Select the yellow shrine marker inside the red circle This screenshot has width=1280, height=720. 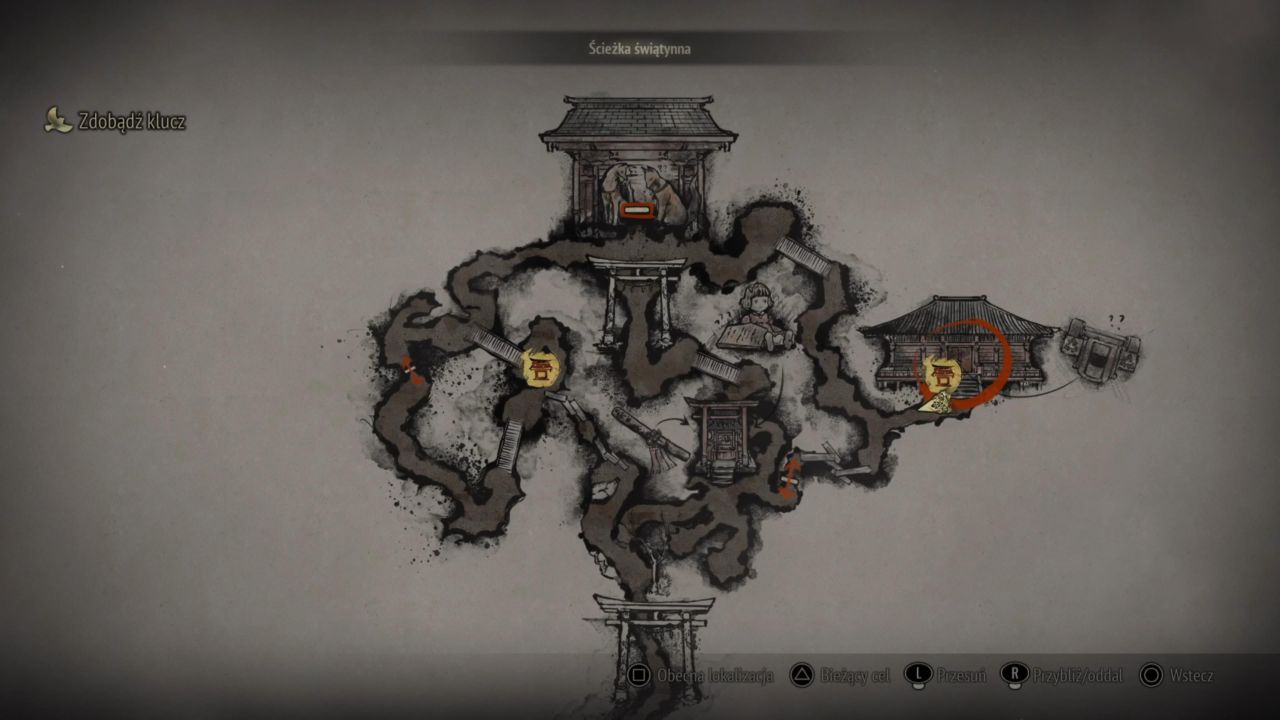coord(941,374)
